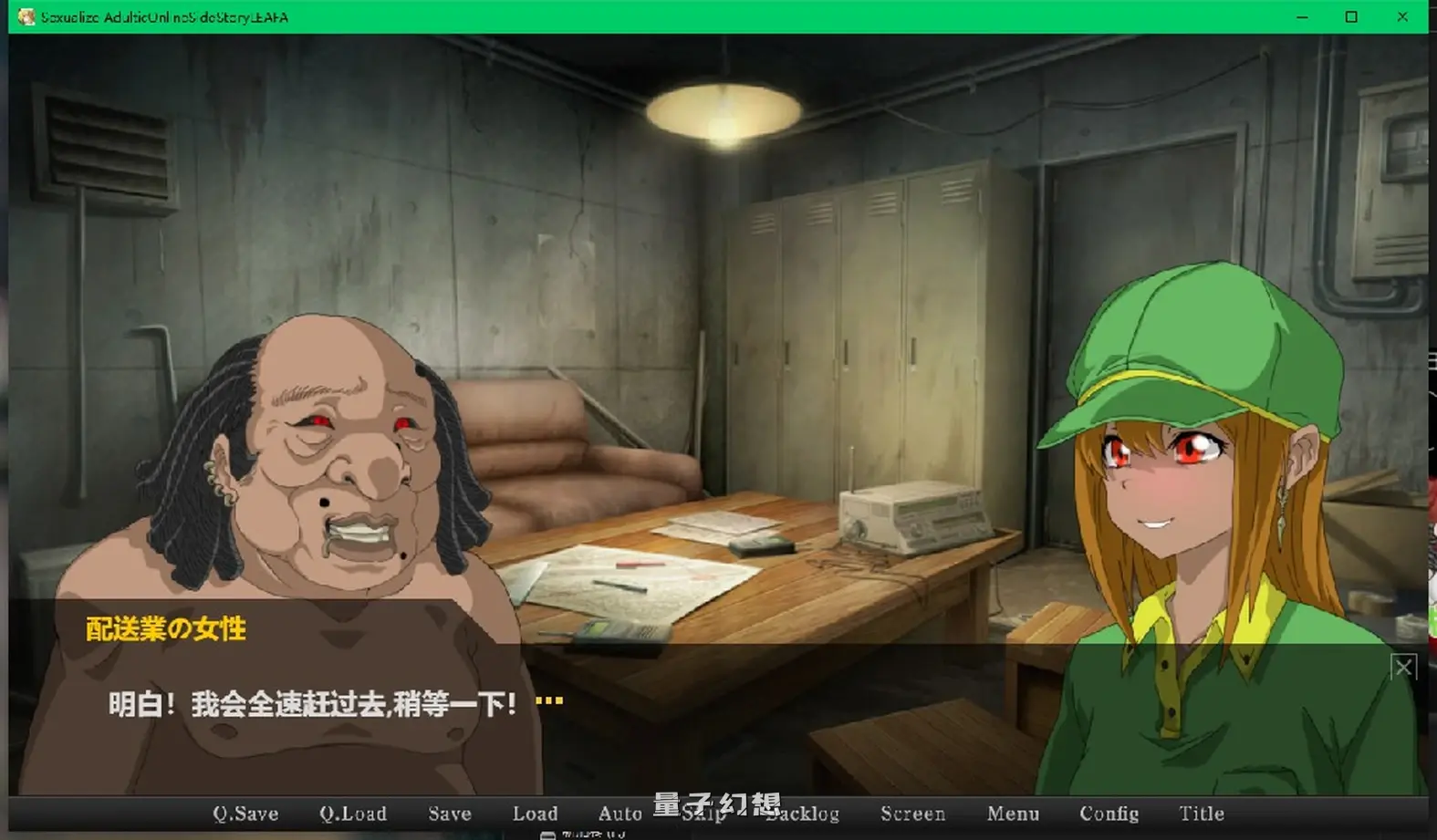The height and width of the screenshot is (840, 1437).
Task: Open the Config settings
Action: click(x=1109, y=813)
